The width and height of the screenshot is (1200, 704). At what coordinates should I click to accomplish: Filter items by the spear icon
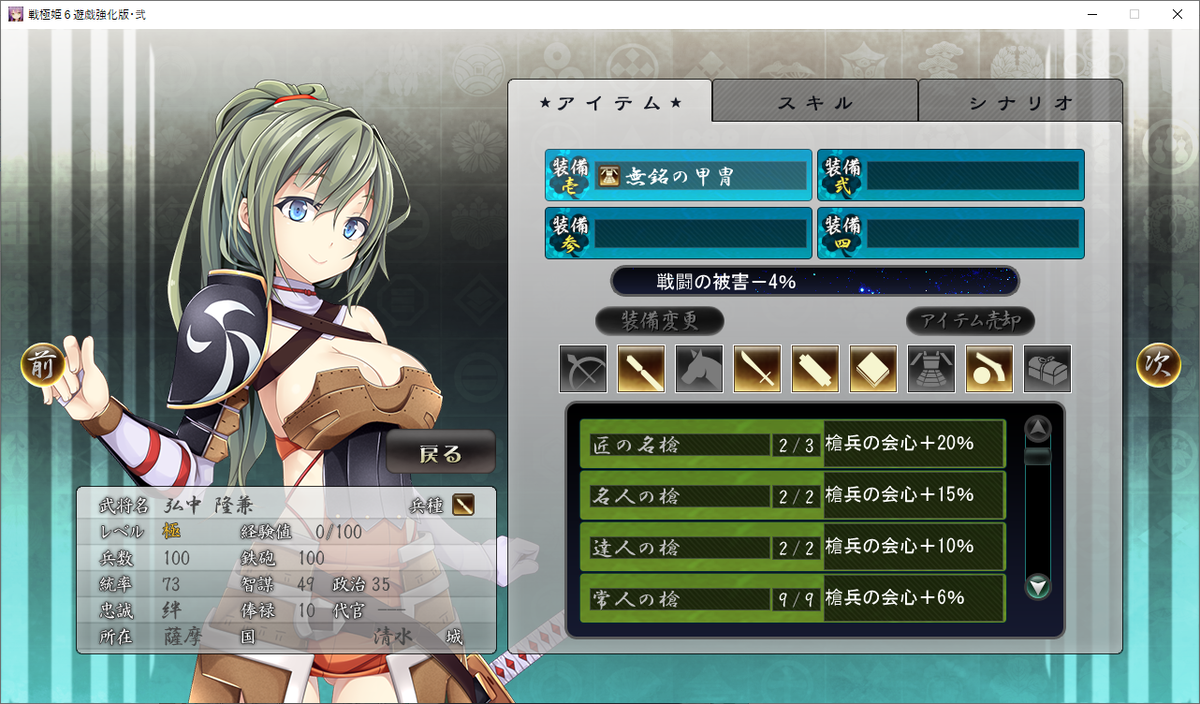(642, 369)
